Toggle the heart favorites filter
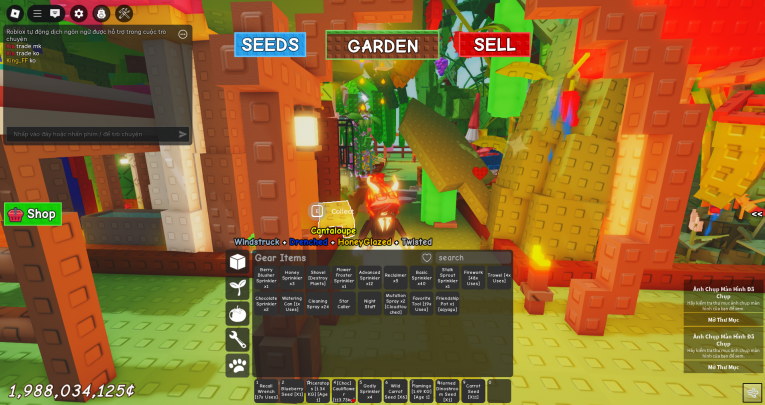The image size is (765, 405). pos(426,258)
